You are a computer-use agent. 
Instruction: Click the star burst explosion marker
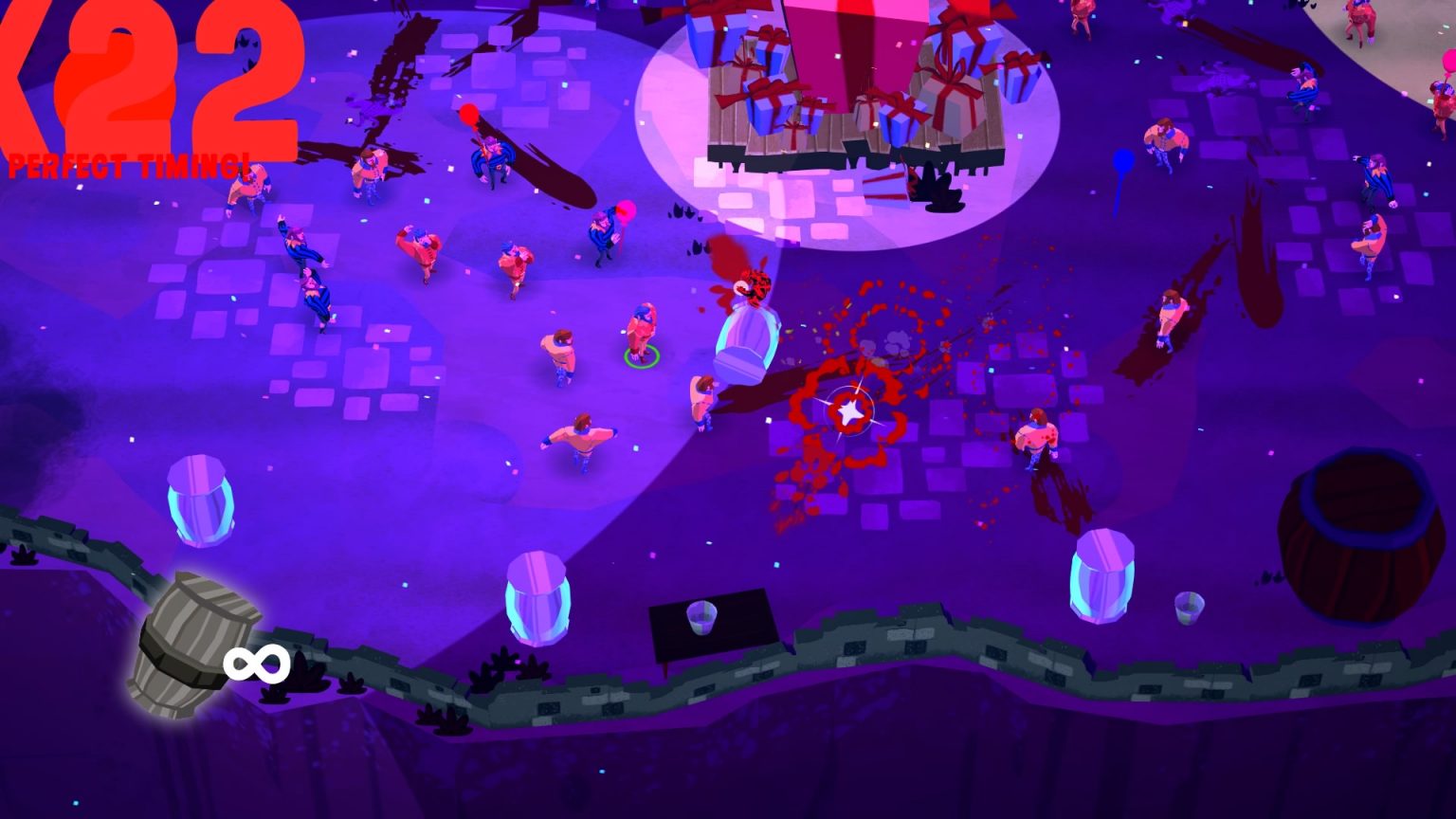point(852,409)
